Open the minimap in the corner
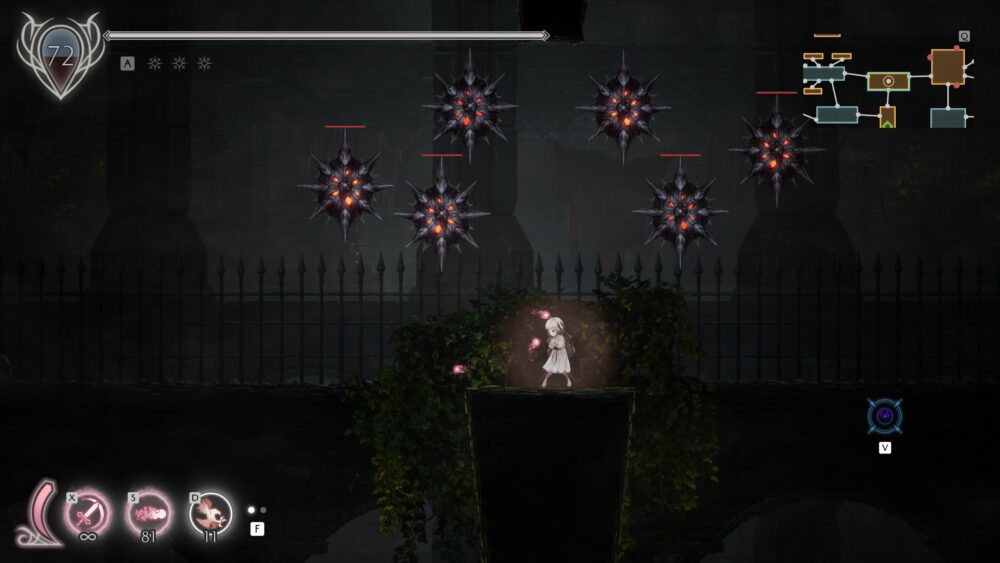 click(885, 85)
